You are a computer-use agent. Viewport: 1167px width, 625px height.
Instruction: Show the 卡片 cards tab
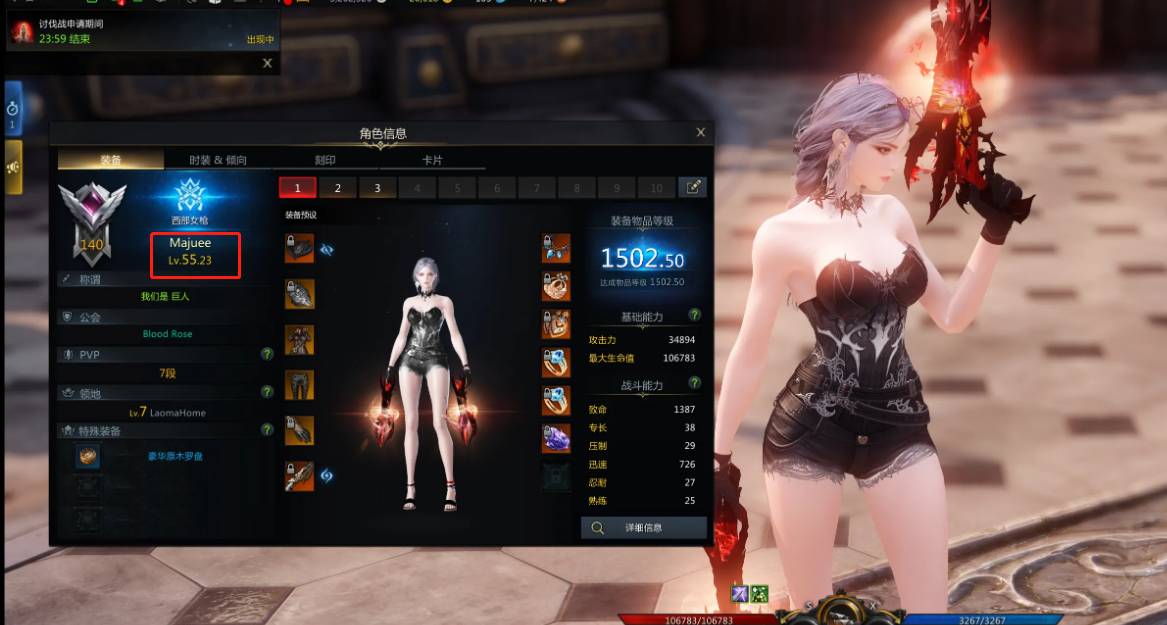pyautogui.click(x=432, y=160)
